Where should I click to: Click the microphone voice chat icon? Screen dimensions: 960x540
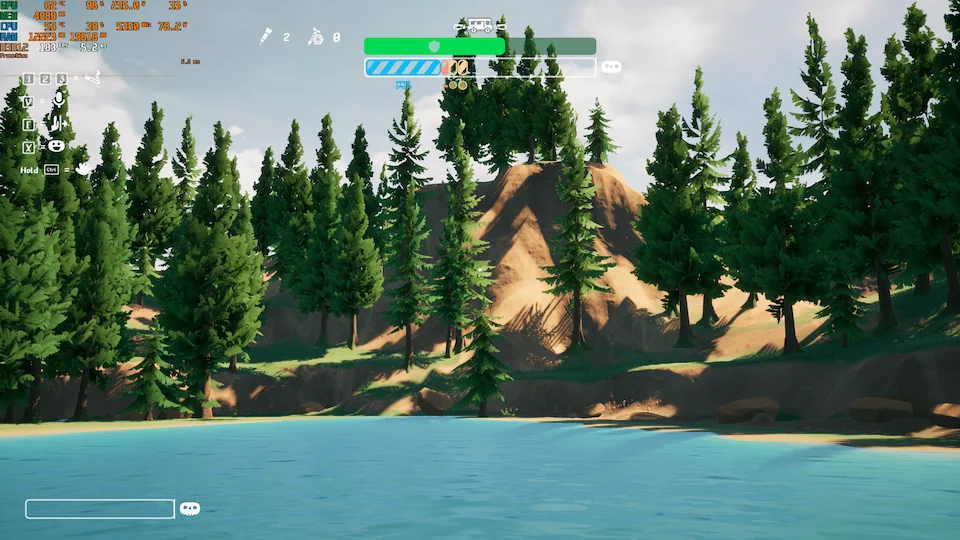coord(58,99)
